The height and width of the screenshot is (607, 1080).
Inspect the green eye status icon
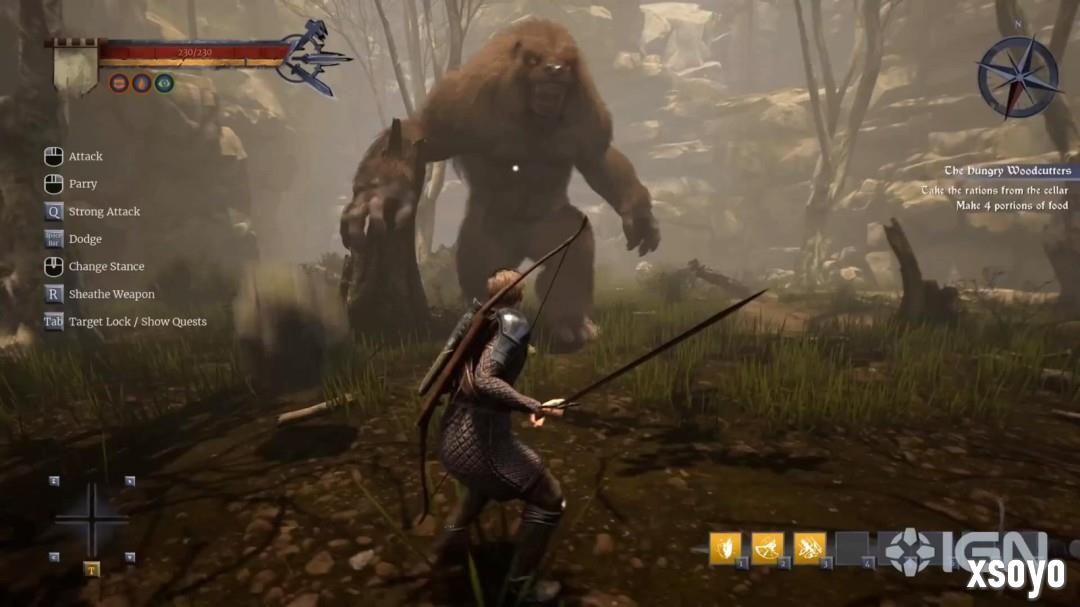tap(165, 83)
